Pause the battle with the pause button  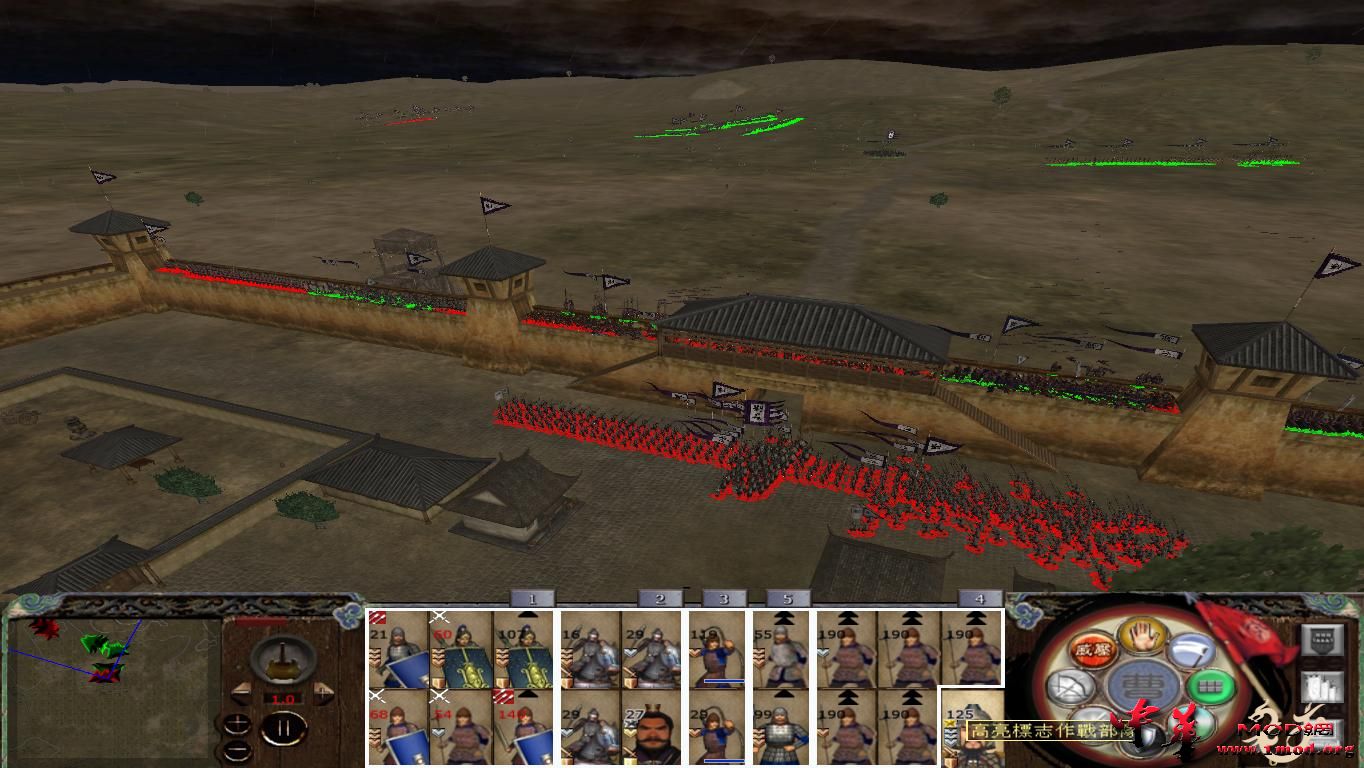[286, 725]
